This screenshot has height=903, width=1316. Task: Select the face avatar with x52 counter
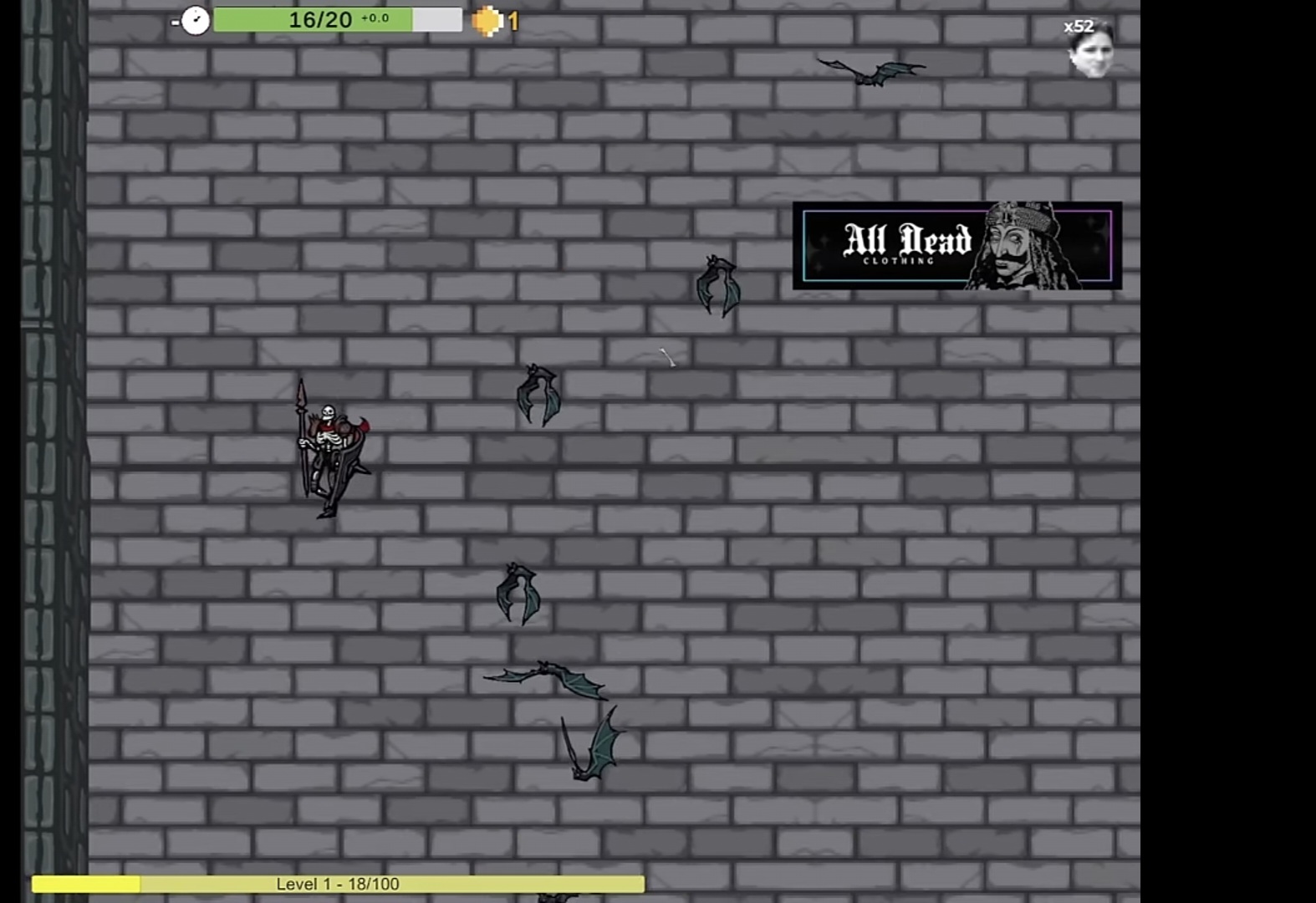tap(1091, 52)
